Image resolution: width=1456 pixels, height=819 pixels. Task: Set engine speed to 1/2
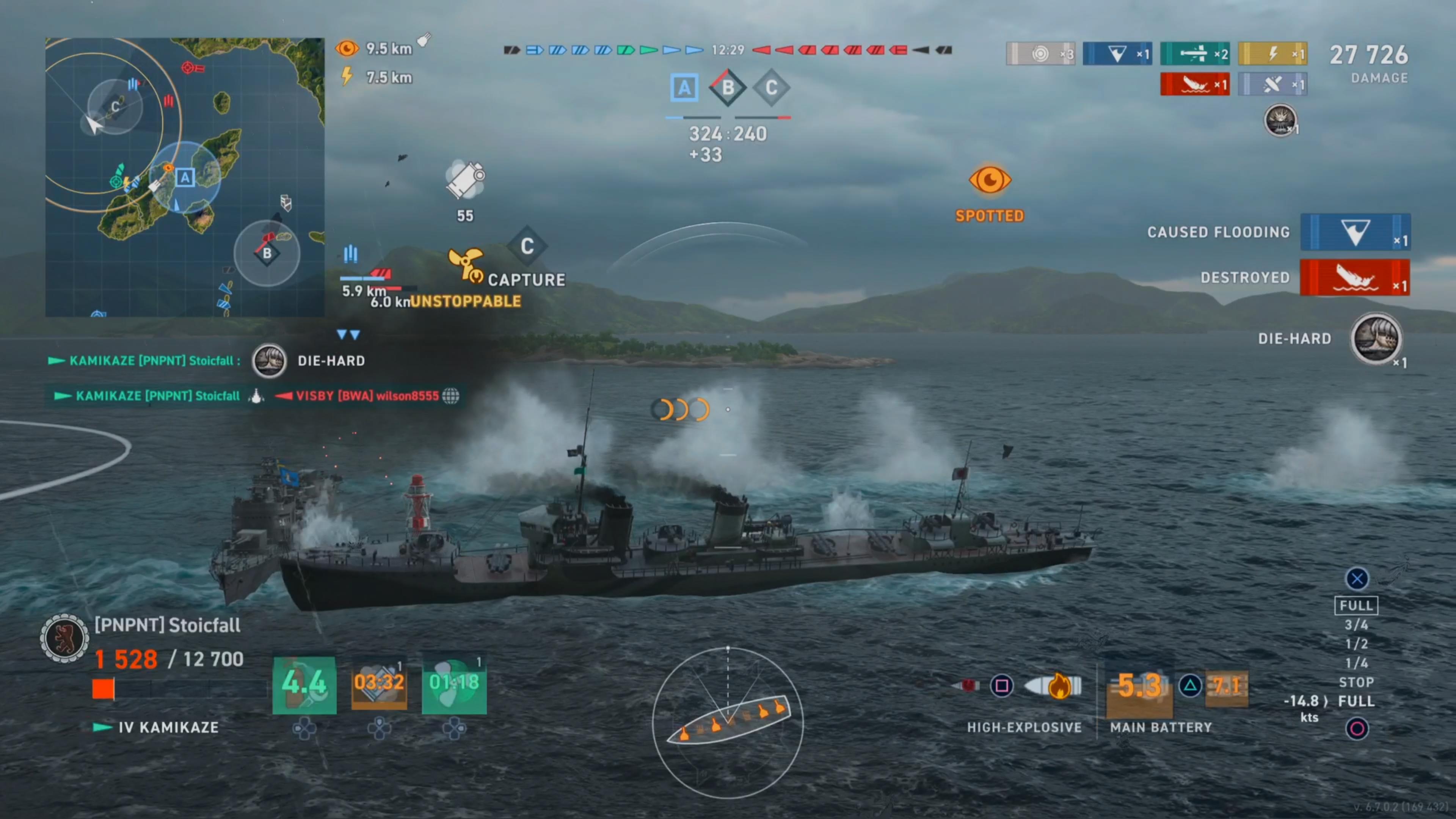[1356, 644]
